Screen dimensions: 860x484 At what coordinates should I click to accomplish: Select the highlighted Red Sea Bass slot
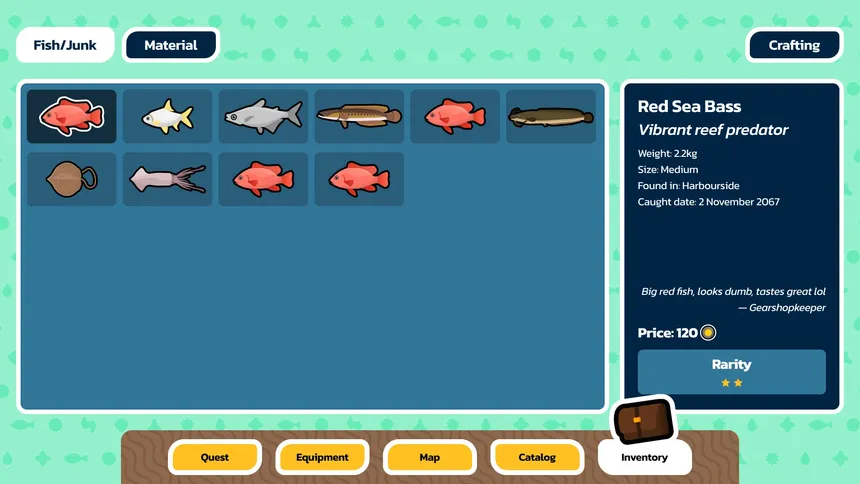point(72,117)
